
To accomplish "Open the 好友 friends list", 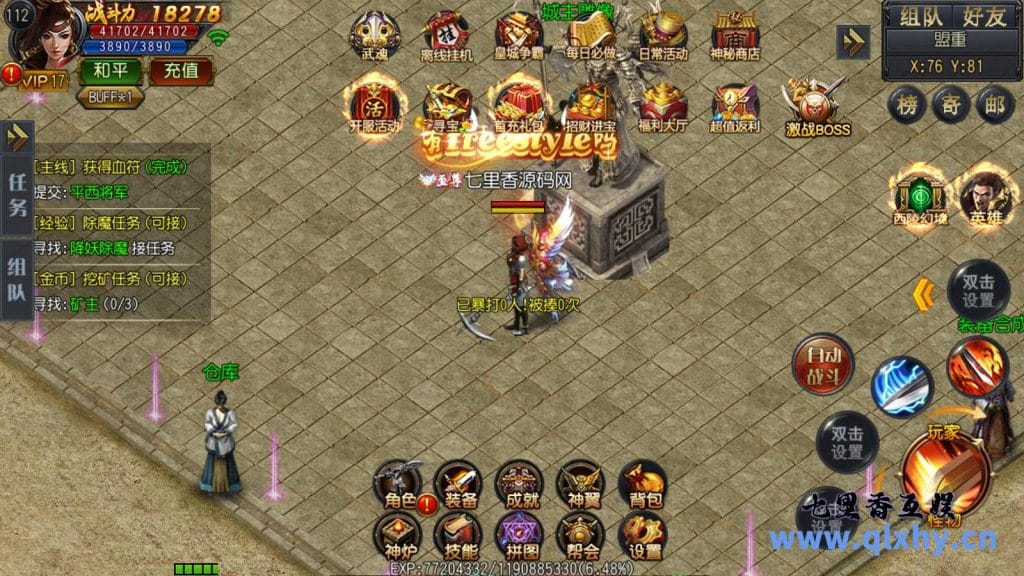I will [985, 16].
